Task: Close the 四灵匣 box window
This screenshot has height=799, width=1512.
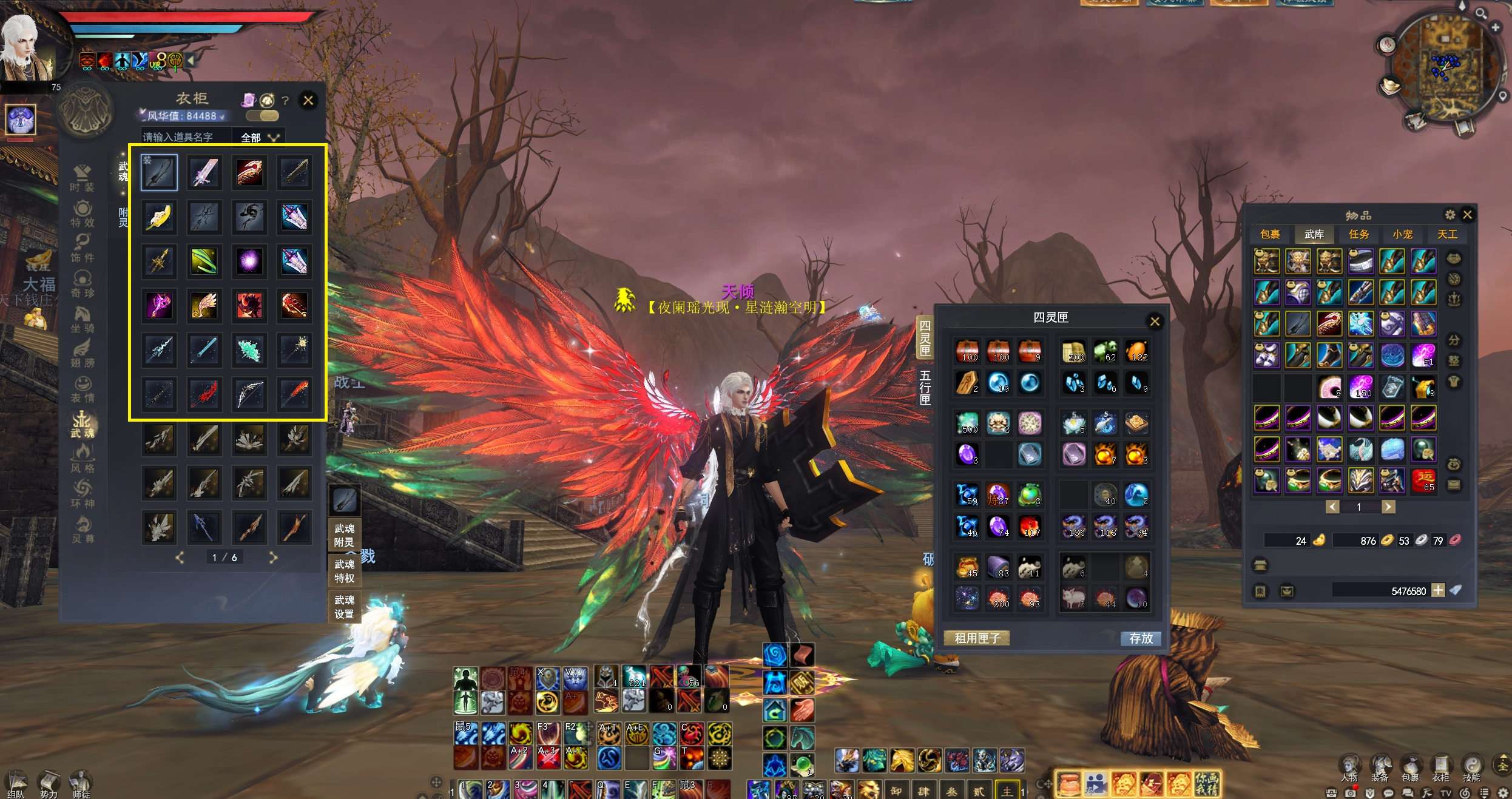Action: point(1155,322)
